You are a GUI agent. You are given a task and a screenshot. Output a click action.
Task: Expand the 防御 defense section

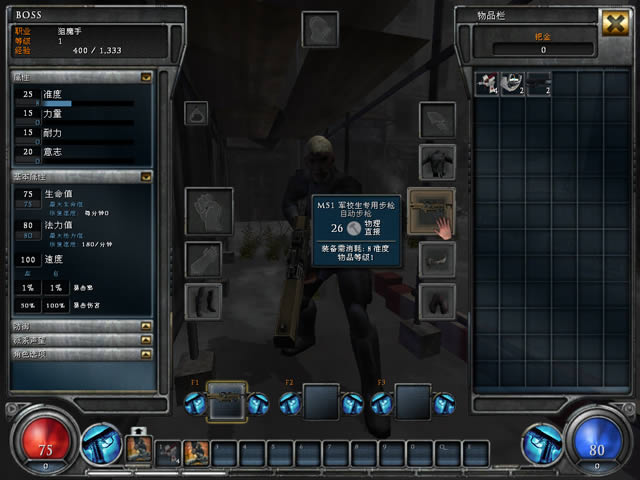click(146, 325)
